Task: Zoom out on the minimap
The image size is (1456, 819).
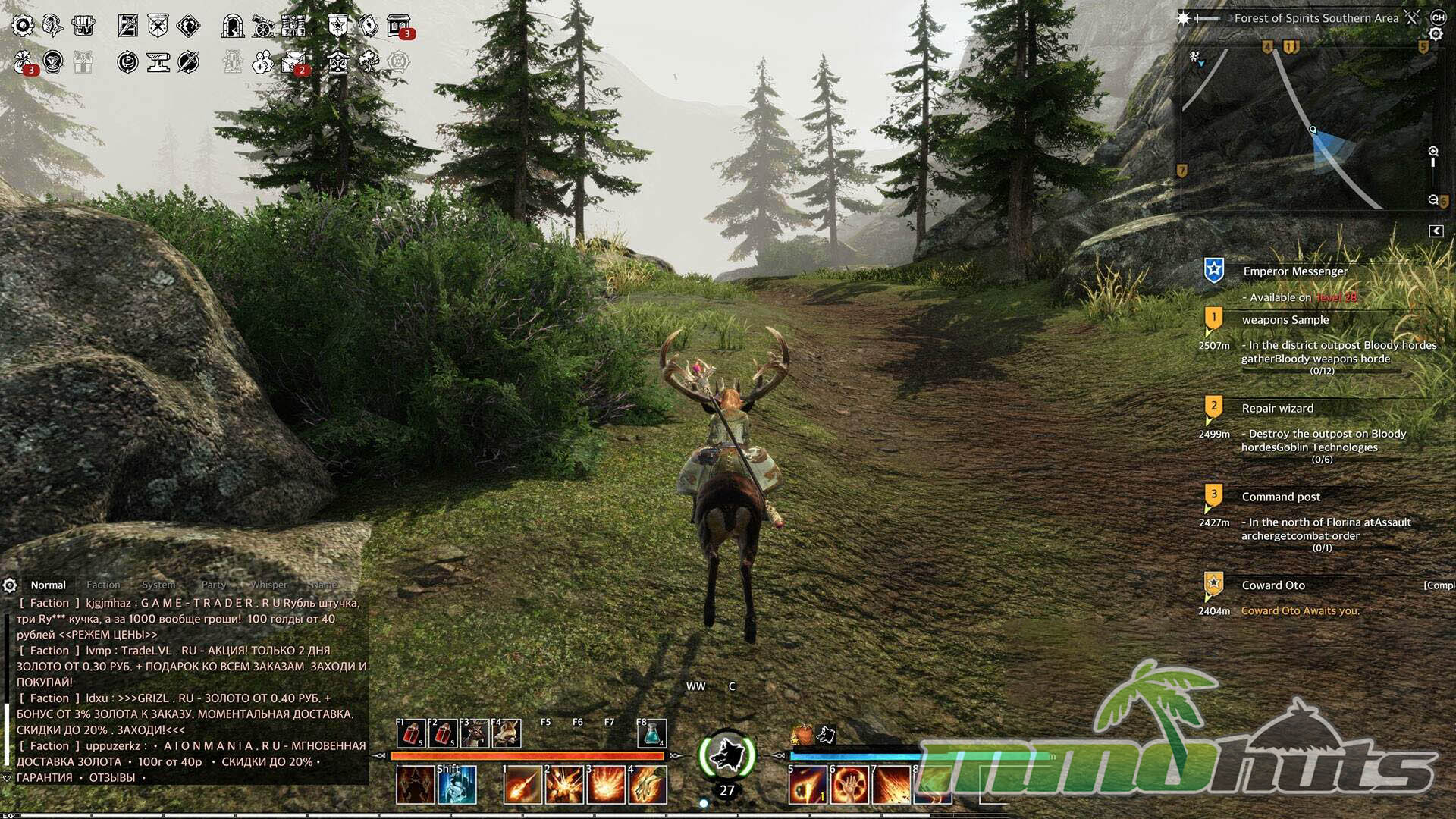Action: (x=1433, y=199)
